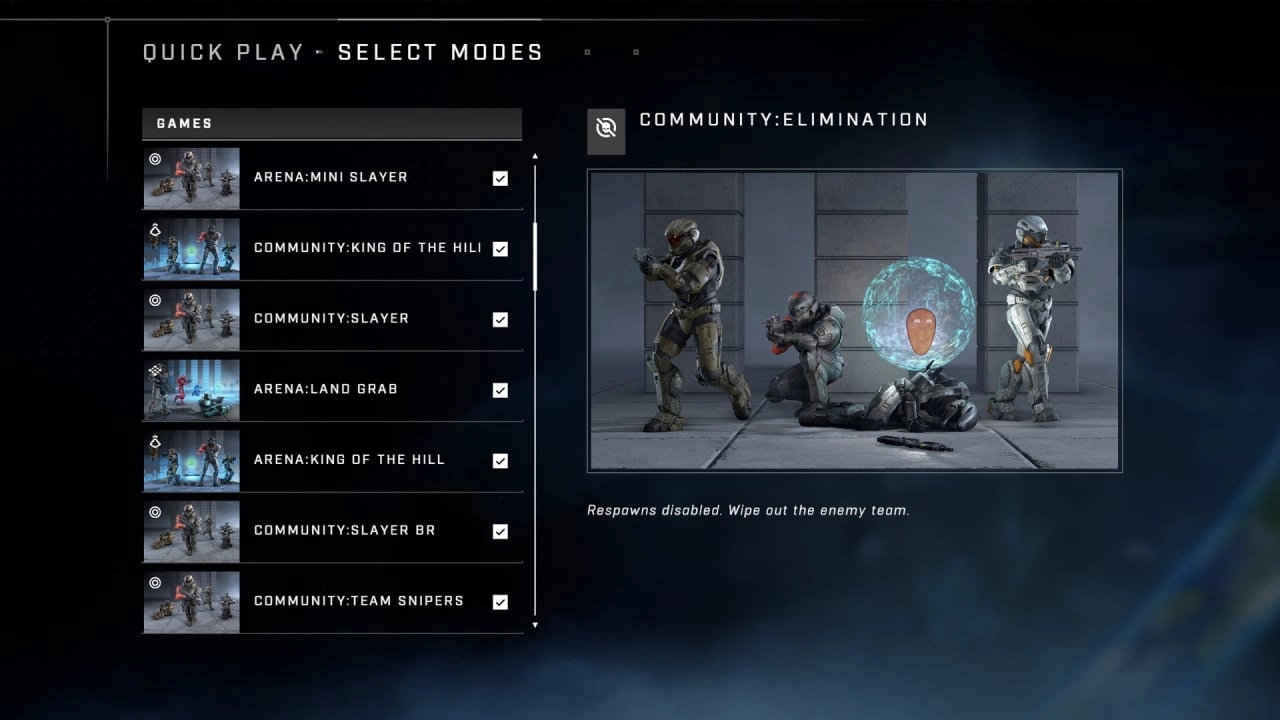Viewport: 1280px width, 720px height.
Task: Uncheck the Arena:Mini Slayer checkbox
Action: 500,177
